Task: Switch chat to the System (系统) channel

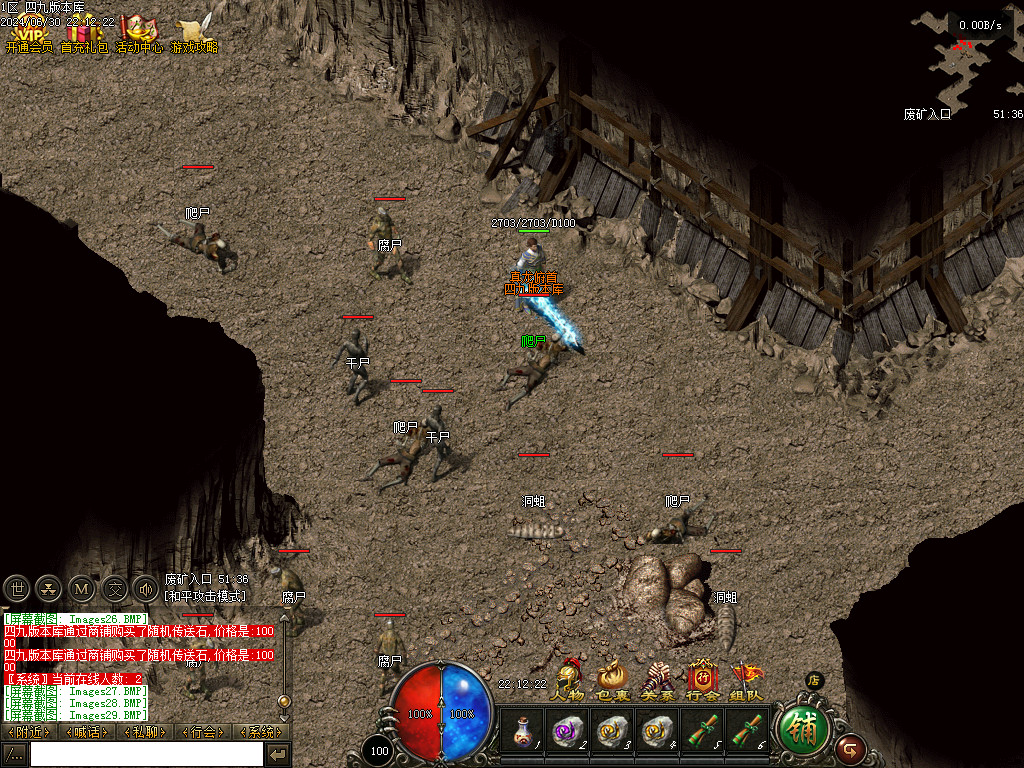Action: 261,732
